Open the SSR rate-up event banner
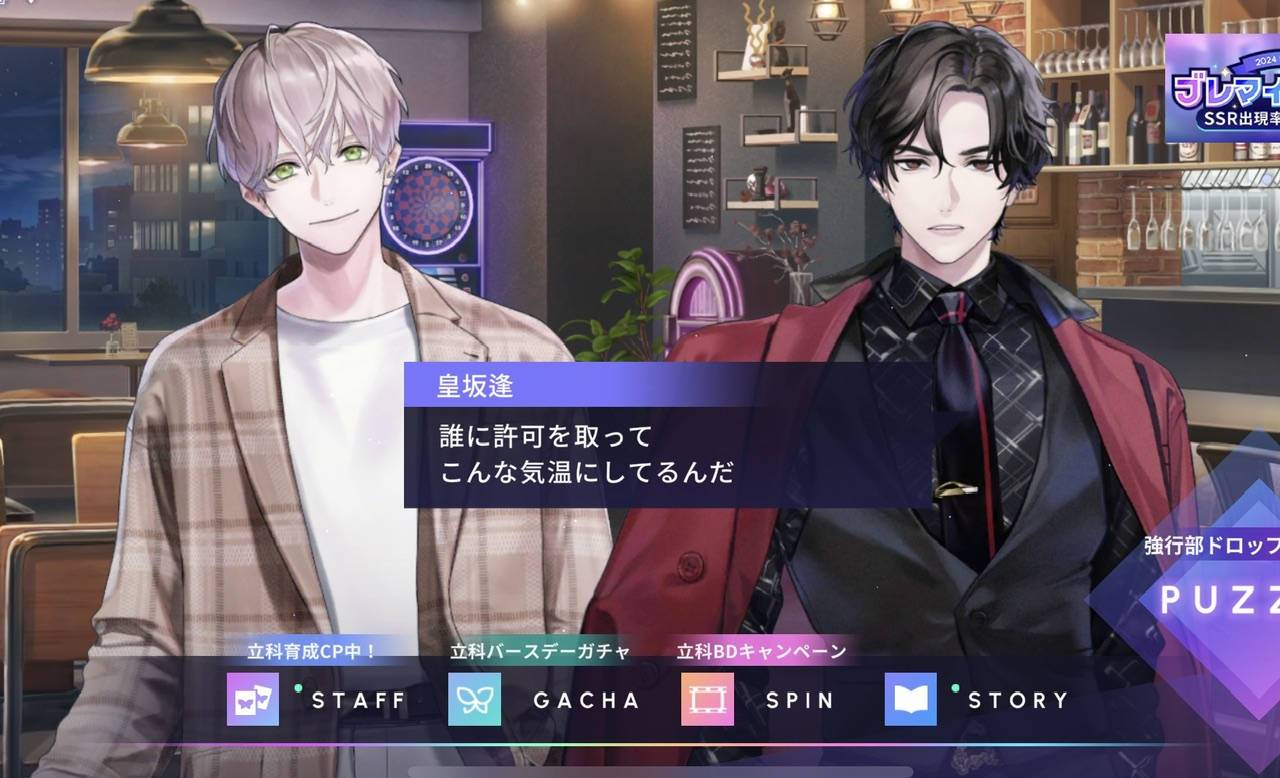Screen dimensions: 1280x778 click(1222, 86)
